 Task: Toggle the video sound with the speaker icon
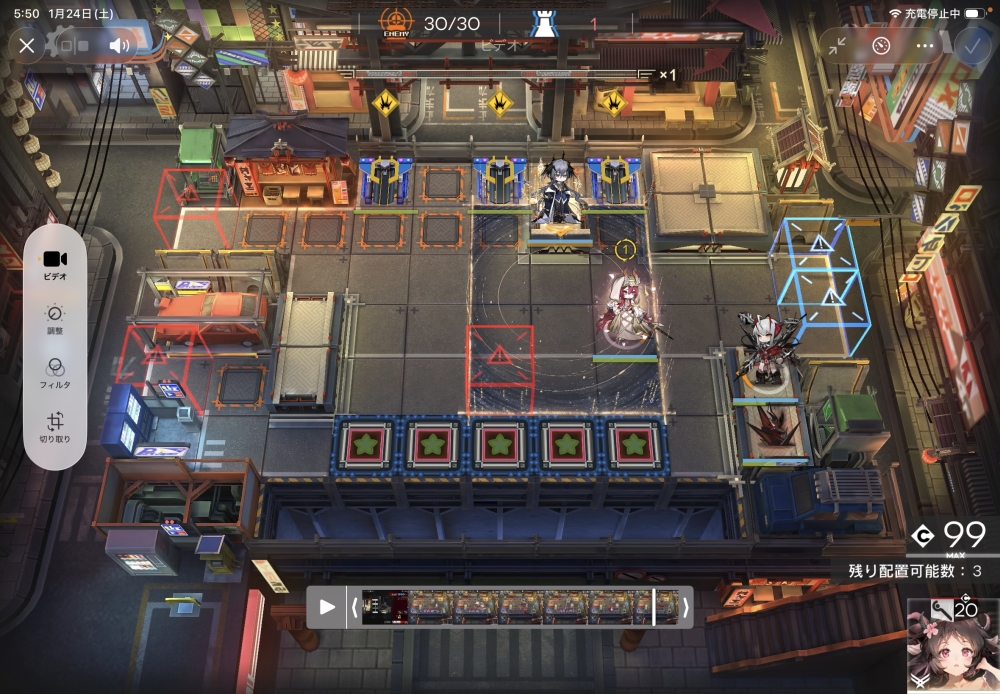click(x=120, y=45)
